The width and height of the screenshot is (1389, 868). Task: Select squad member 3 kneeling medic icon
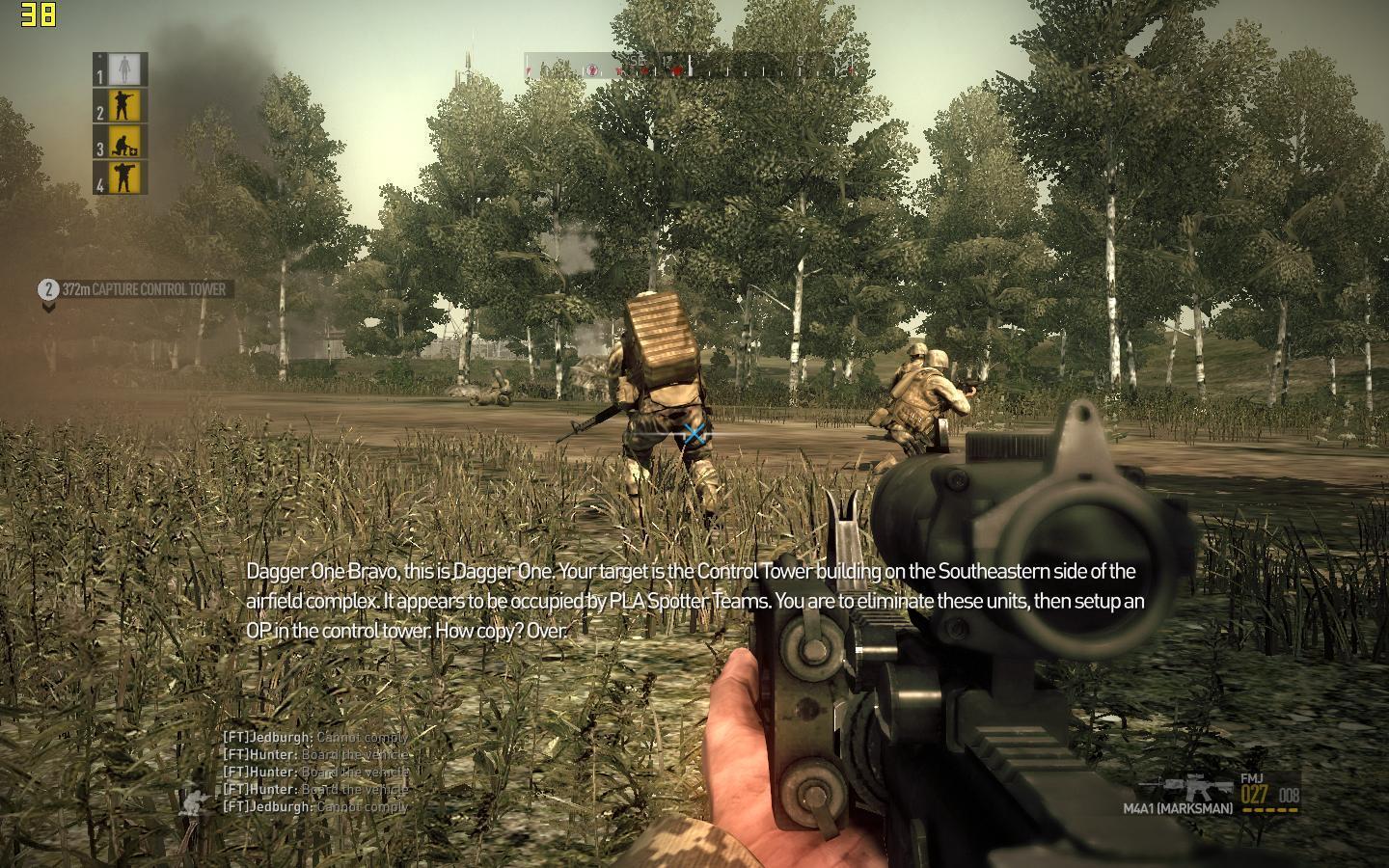coord(121,142)
